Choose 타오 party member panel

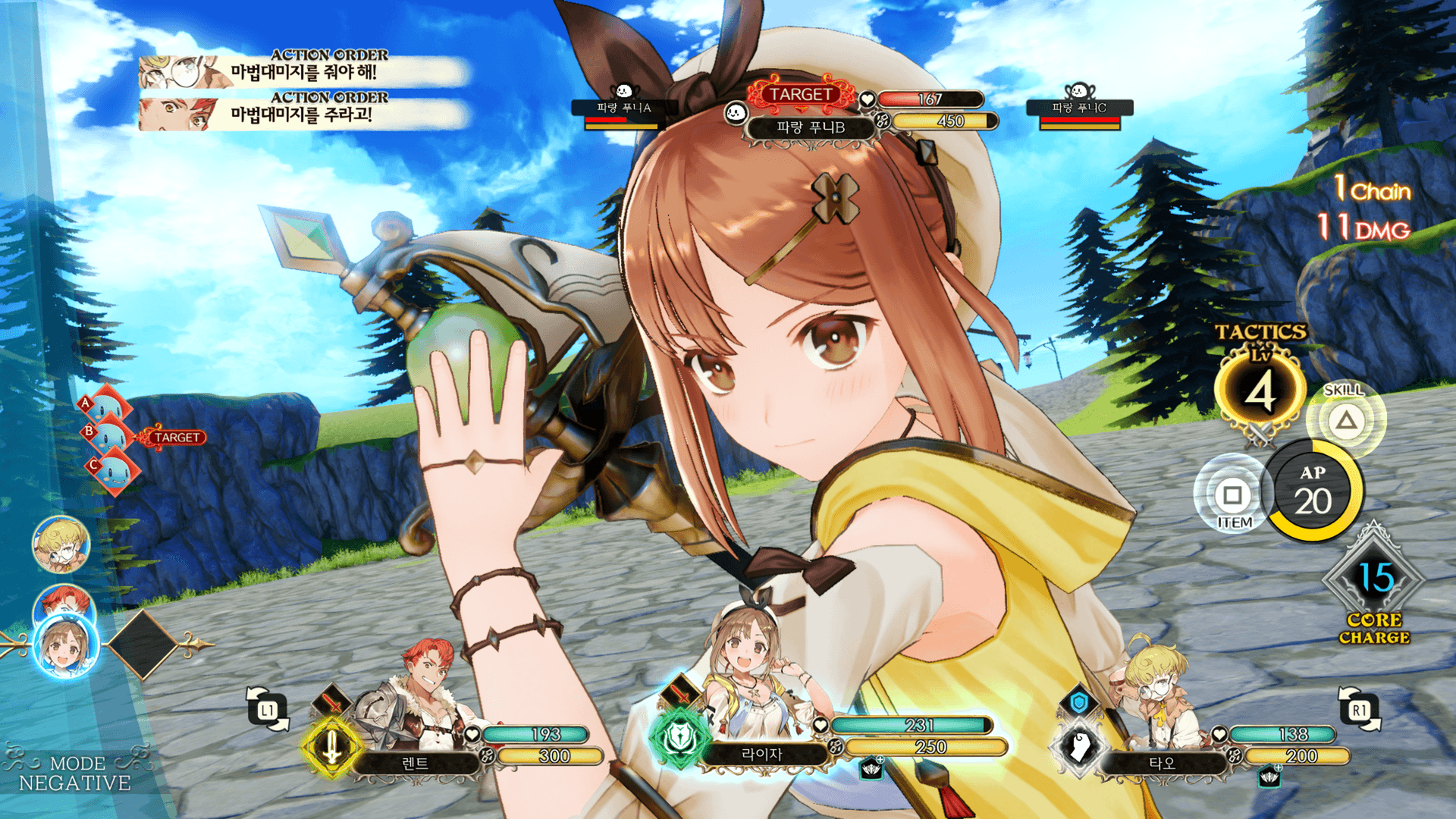coord(1161,763)
